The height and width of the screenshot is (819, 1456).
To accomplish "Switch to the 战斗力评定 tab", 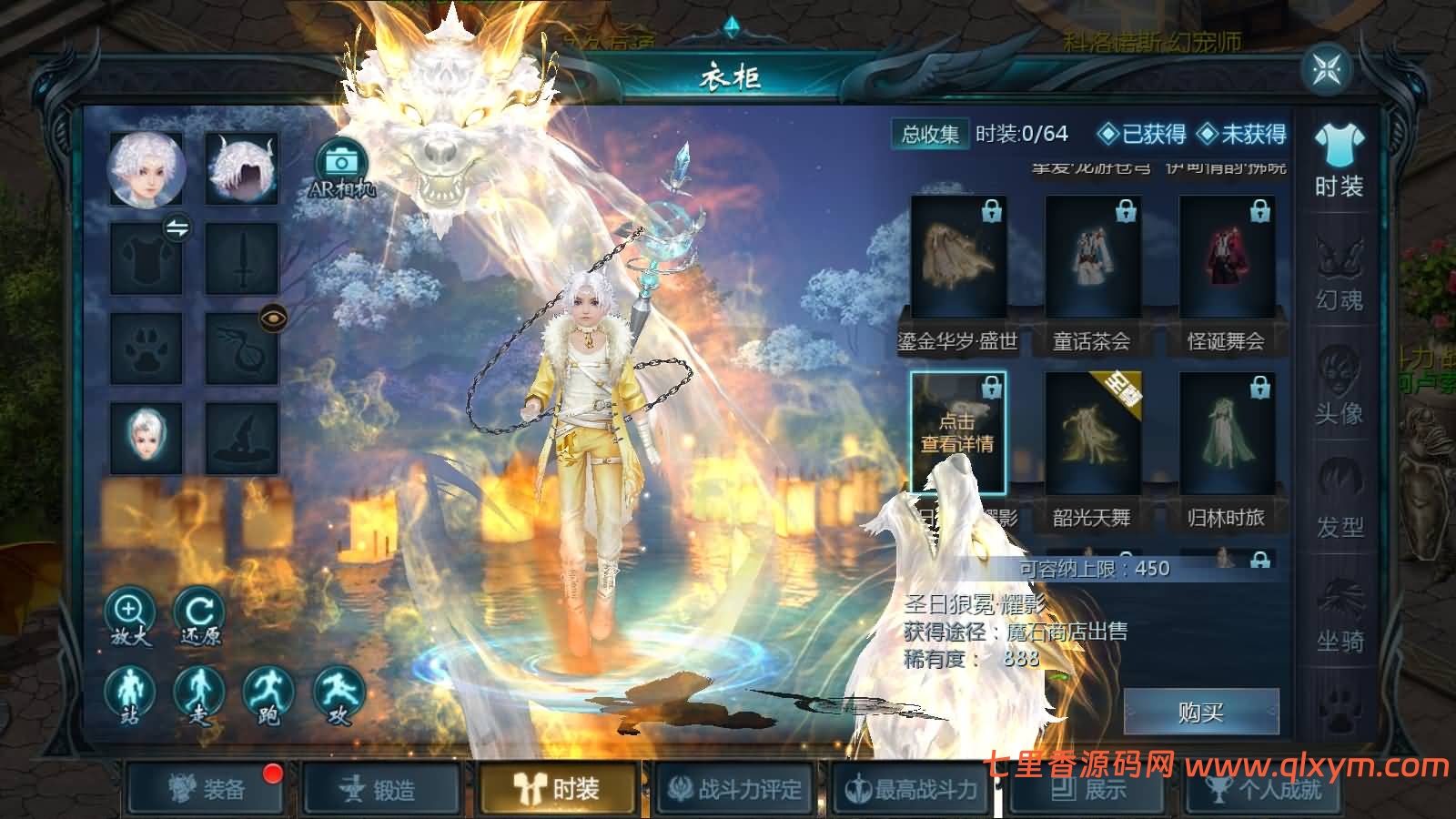I will point(735,790).
